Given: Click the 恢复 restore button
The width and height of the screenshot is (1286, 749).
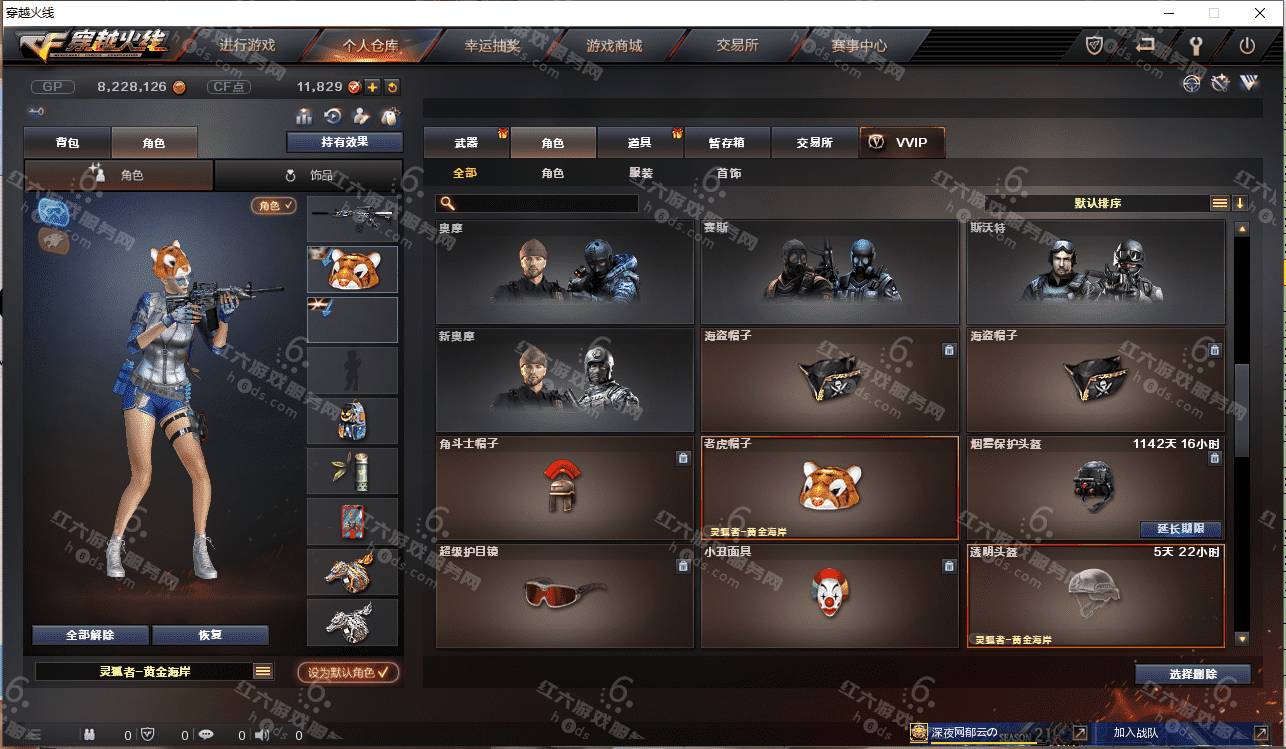Looking at the screenshot, I should point(210,635).
